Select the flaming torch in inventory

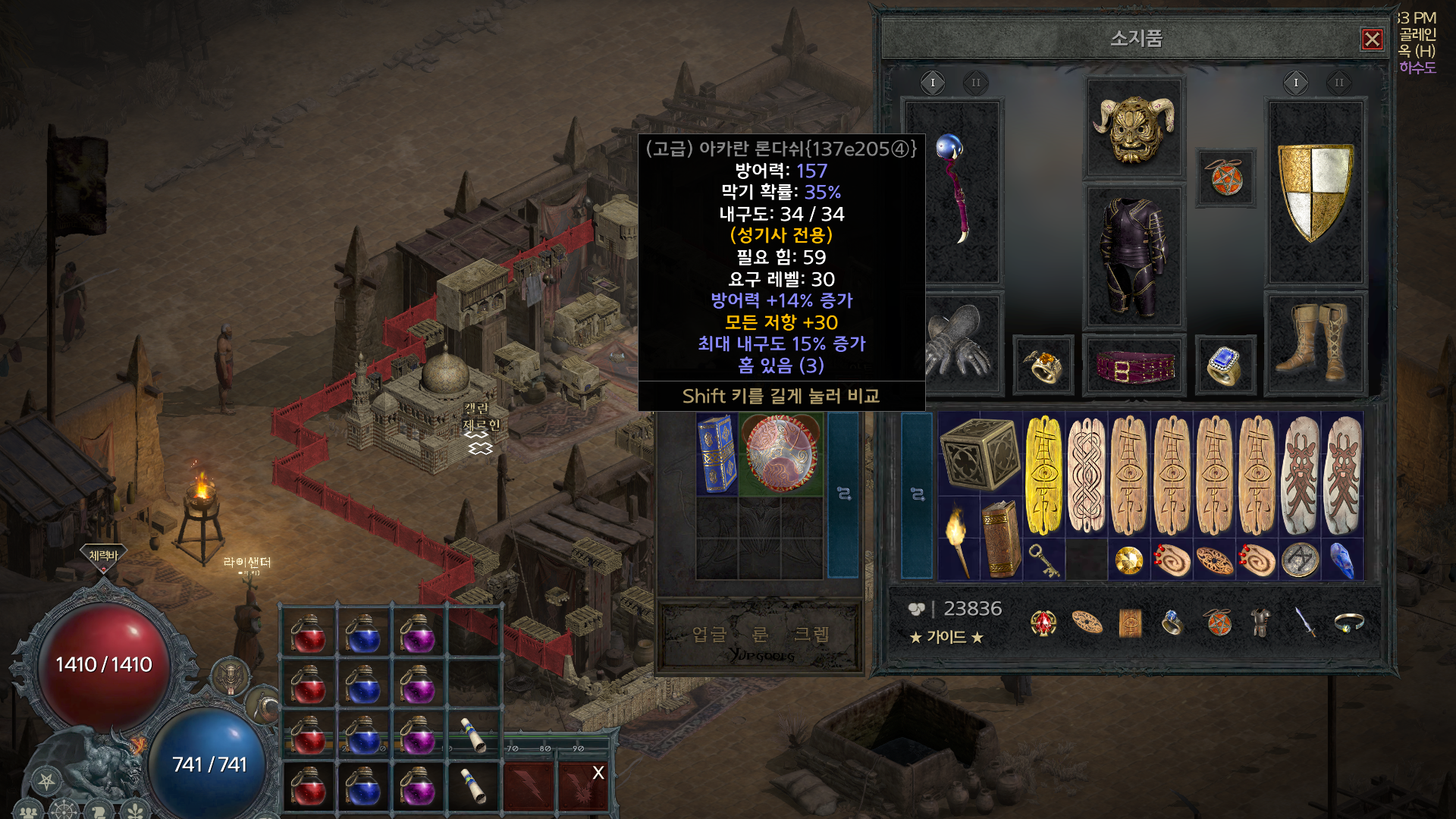[959, 538]
